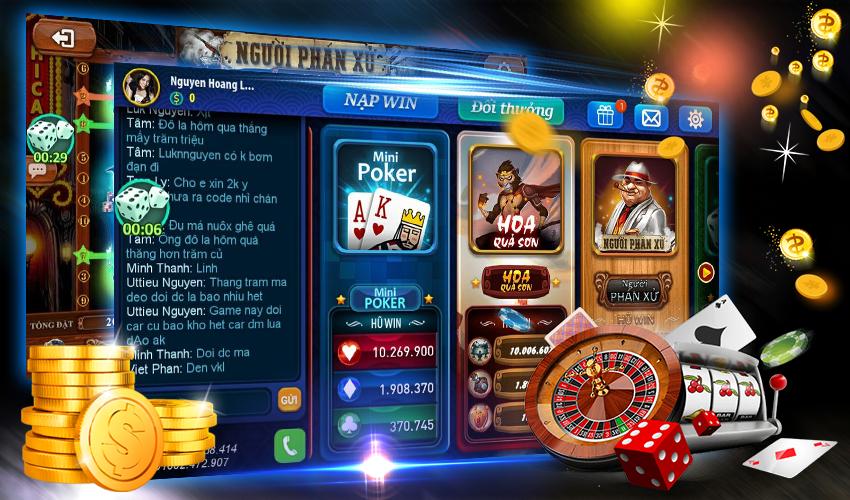
Task: Open the NẠP WIN deposit button
Action: [x=378, y=102]
